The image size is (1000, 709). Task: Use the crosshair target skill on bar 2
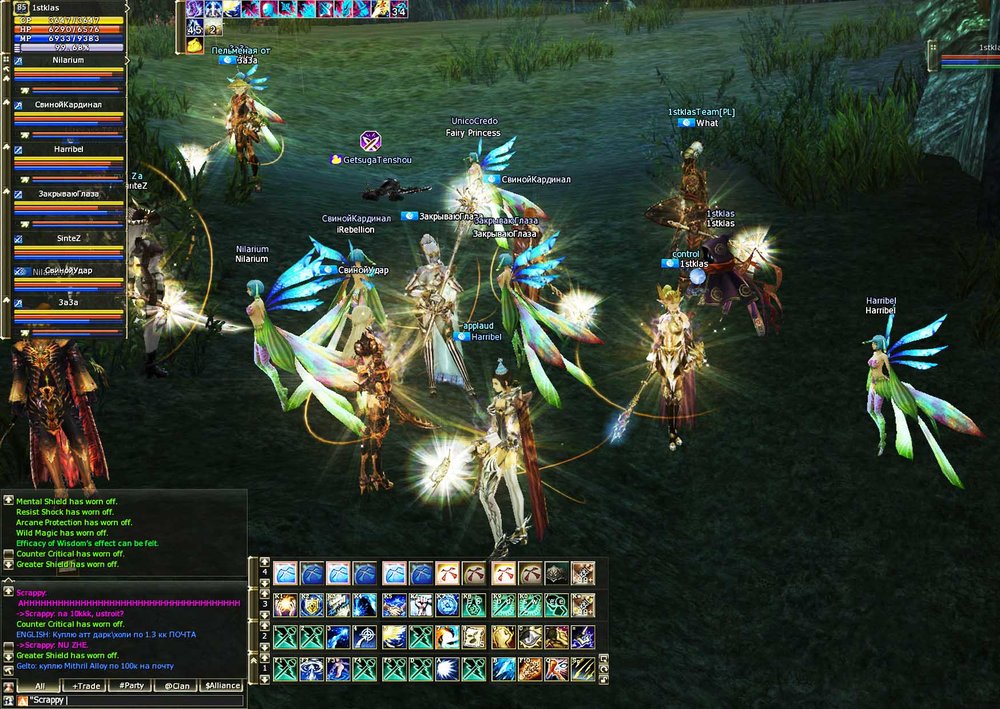coord(366,637)
